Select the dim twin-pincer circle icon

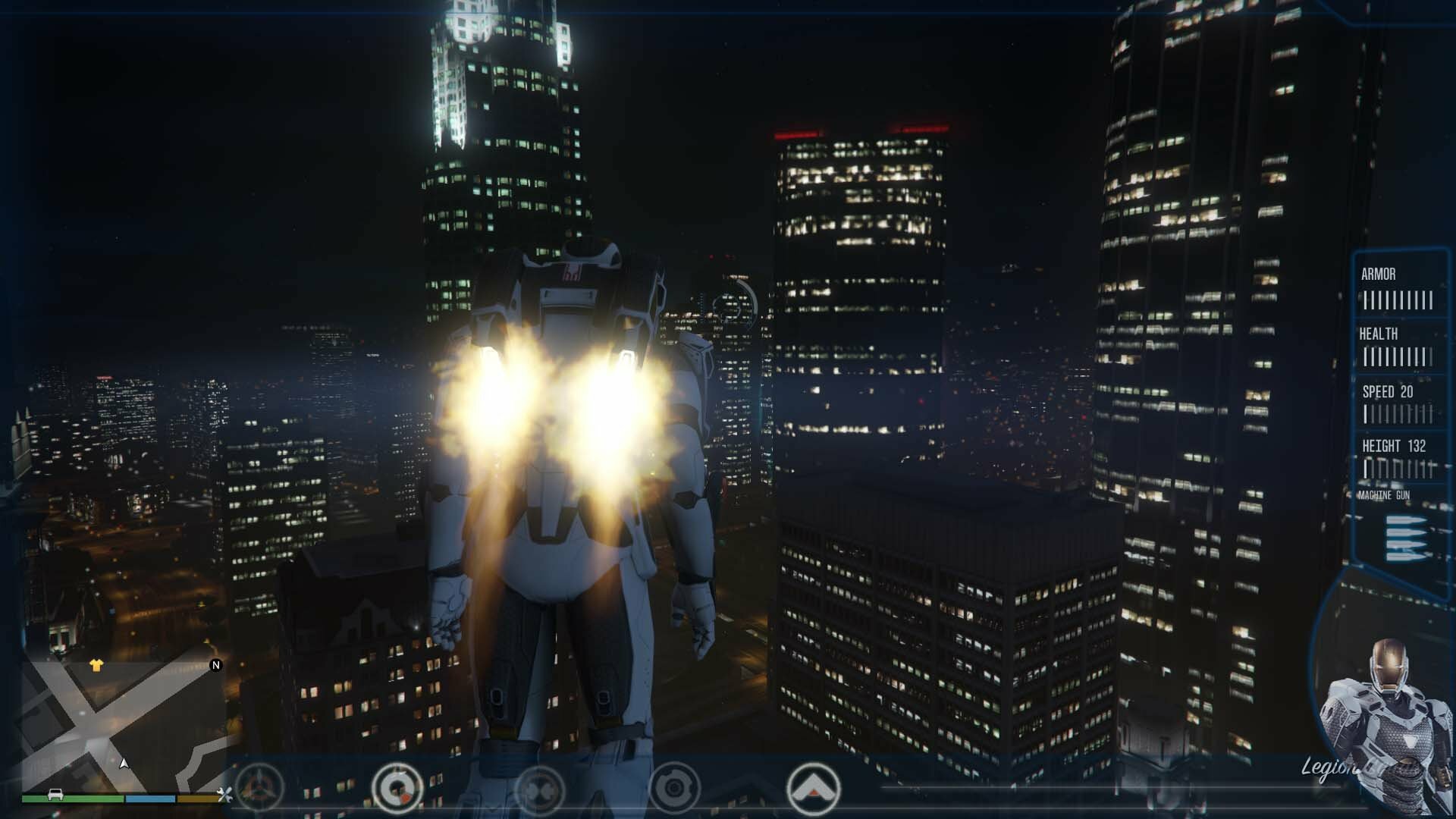[x=540, y=789]
